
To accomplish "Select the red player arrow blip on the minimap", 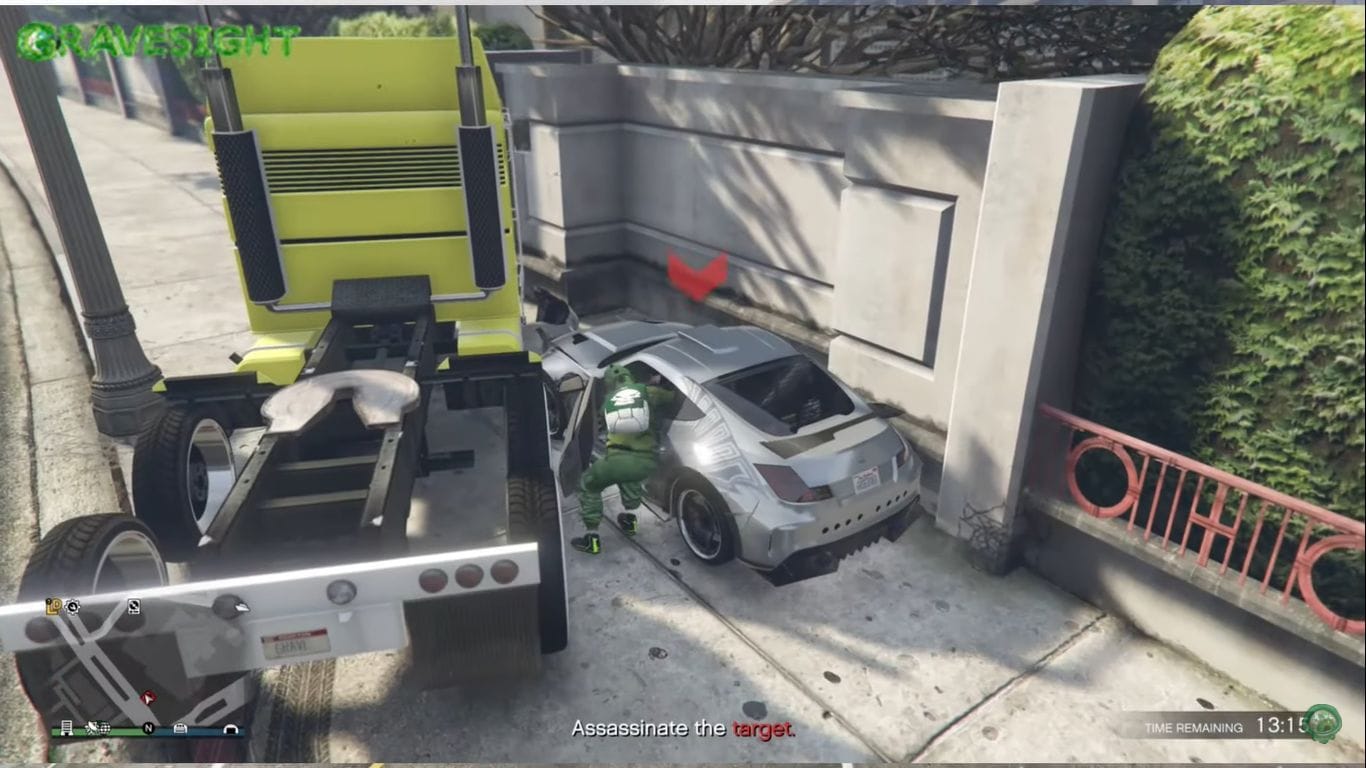I will pyautogui.click(x=149, y=698).
